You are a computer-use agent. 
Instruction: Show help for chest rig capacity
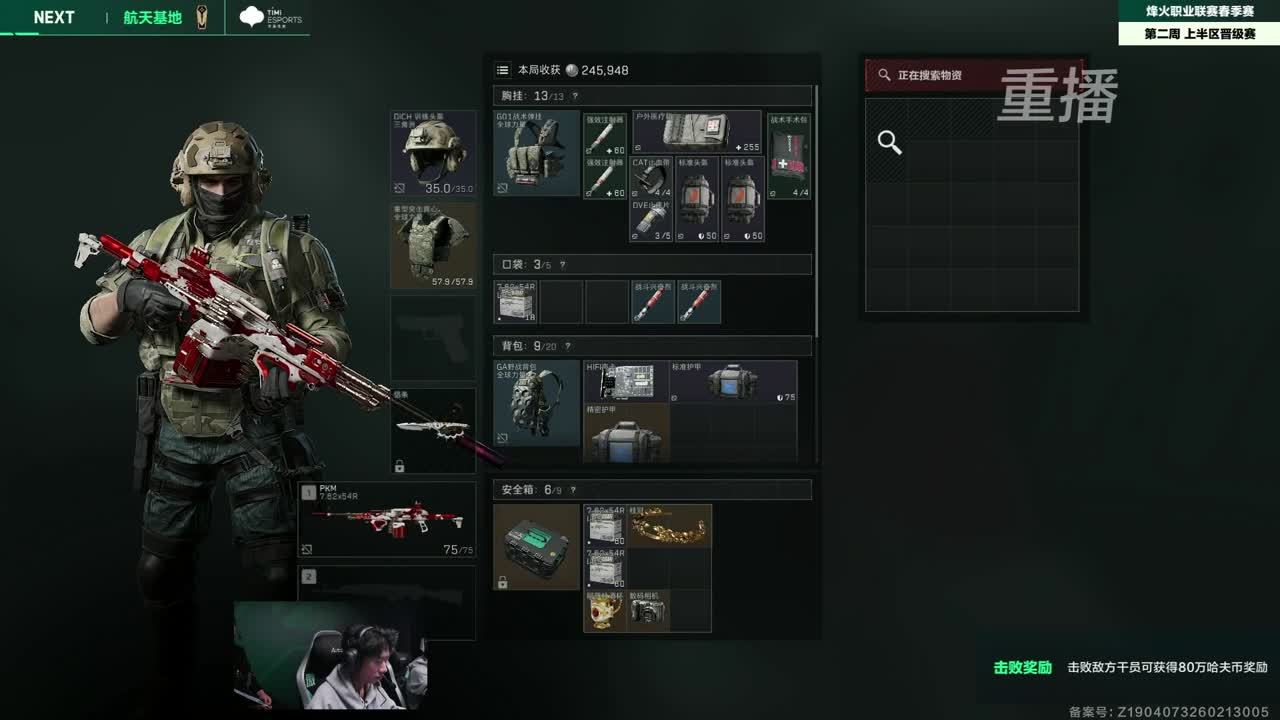[x=575, y=96]
